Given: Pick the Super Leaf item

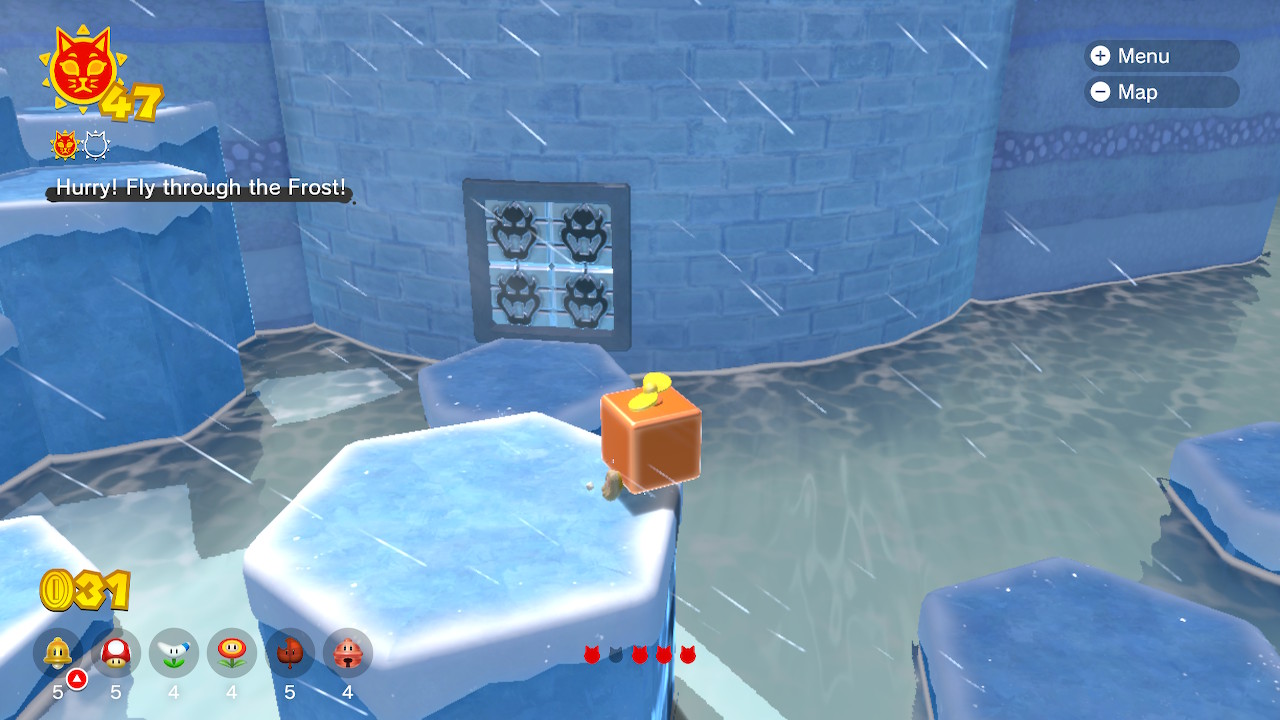Looking at the screenshot, I should [290, 654].
